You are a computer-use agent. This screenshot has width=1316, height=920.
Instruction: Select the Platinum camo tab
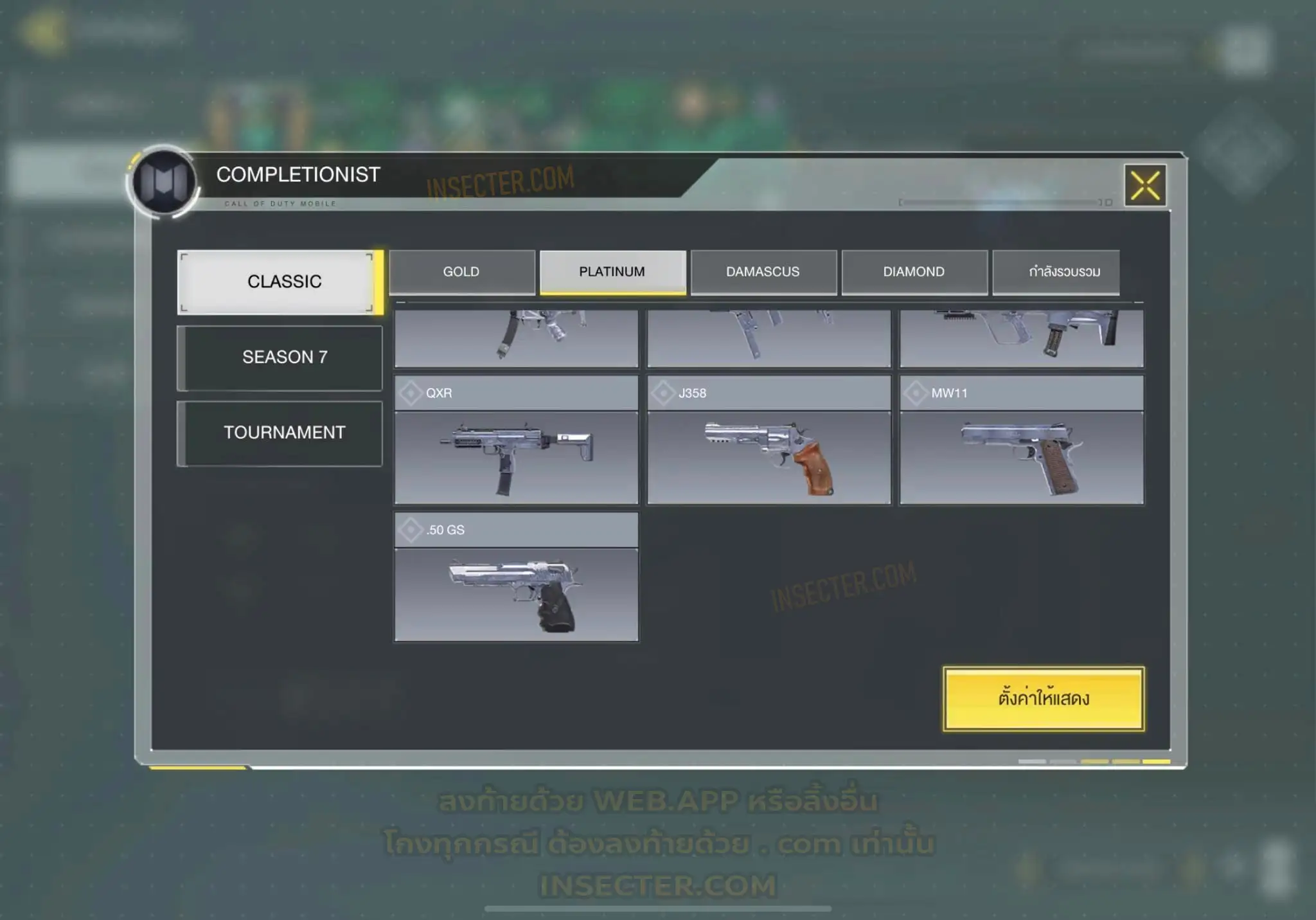[612, 272]
